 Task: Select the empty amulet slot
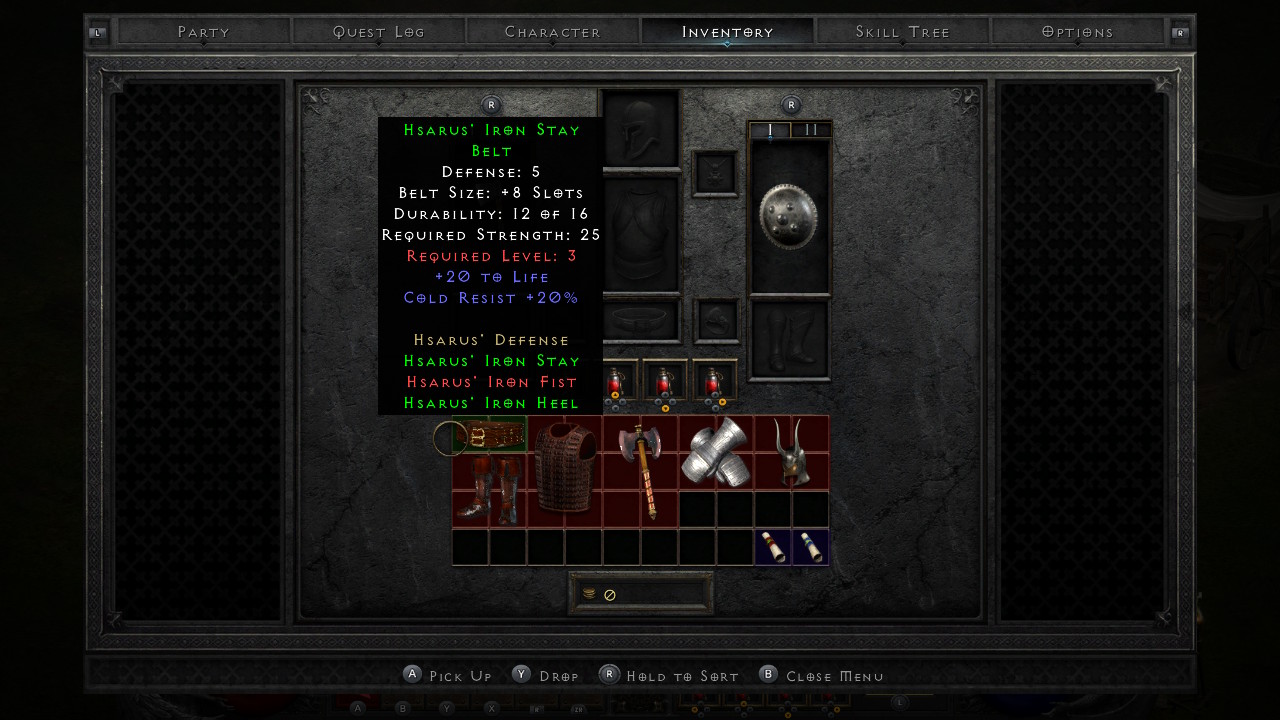tap(715, 174)
